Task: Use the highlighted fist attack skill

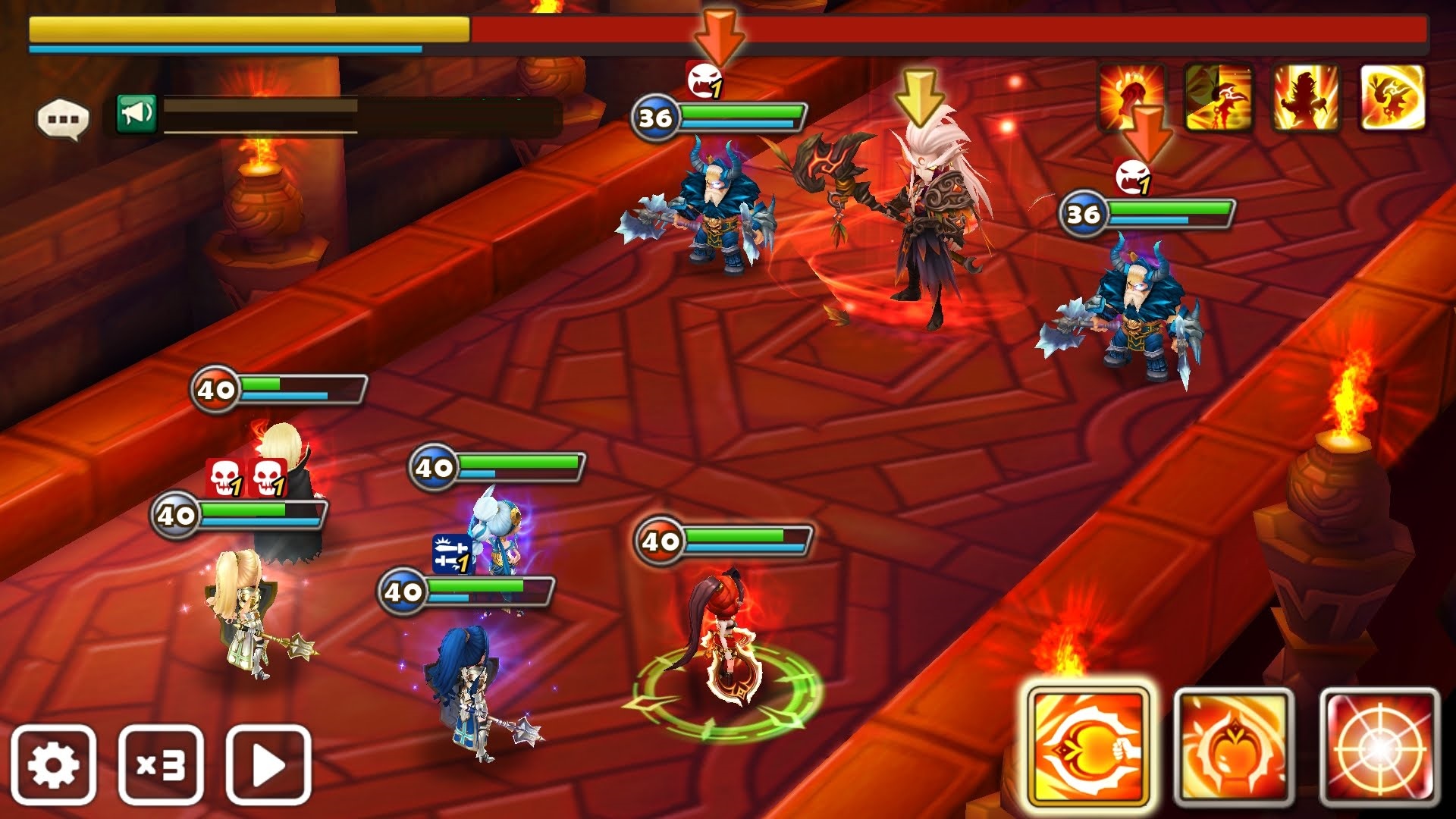Action: point(1088,747)
